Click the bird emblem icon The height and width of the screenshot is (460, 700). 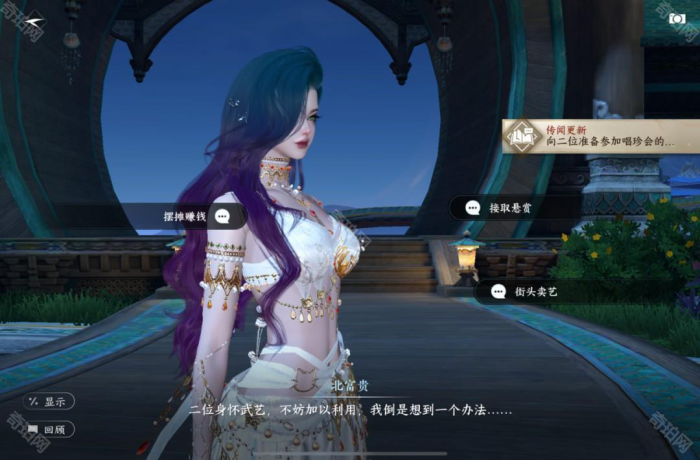pyautogui.click(x=35, y=21)
